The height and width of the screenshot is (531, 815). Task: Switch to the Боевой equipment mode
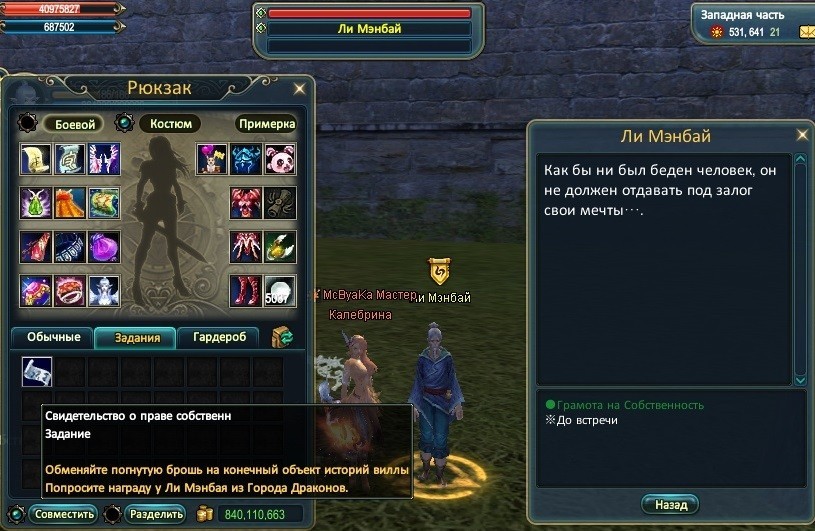(x=73, y=124)
